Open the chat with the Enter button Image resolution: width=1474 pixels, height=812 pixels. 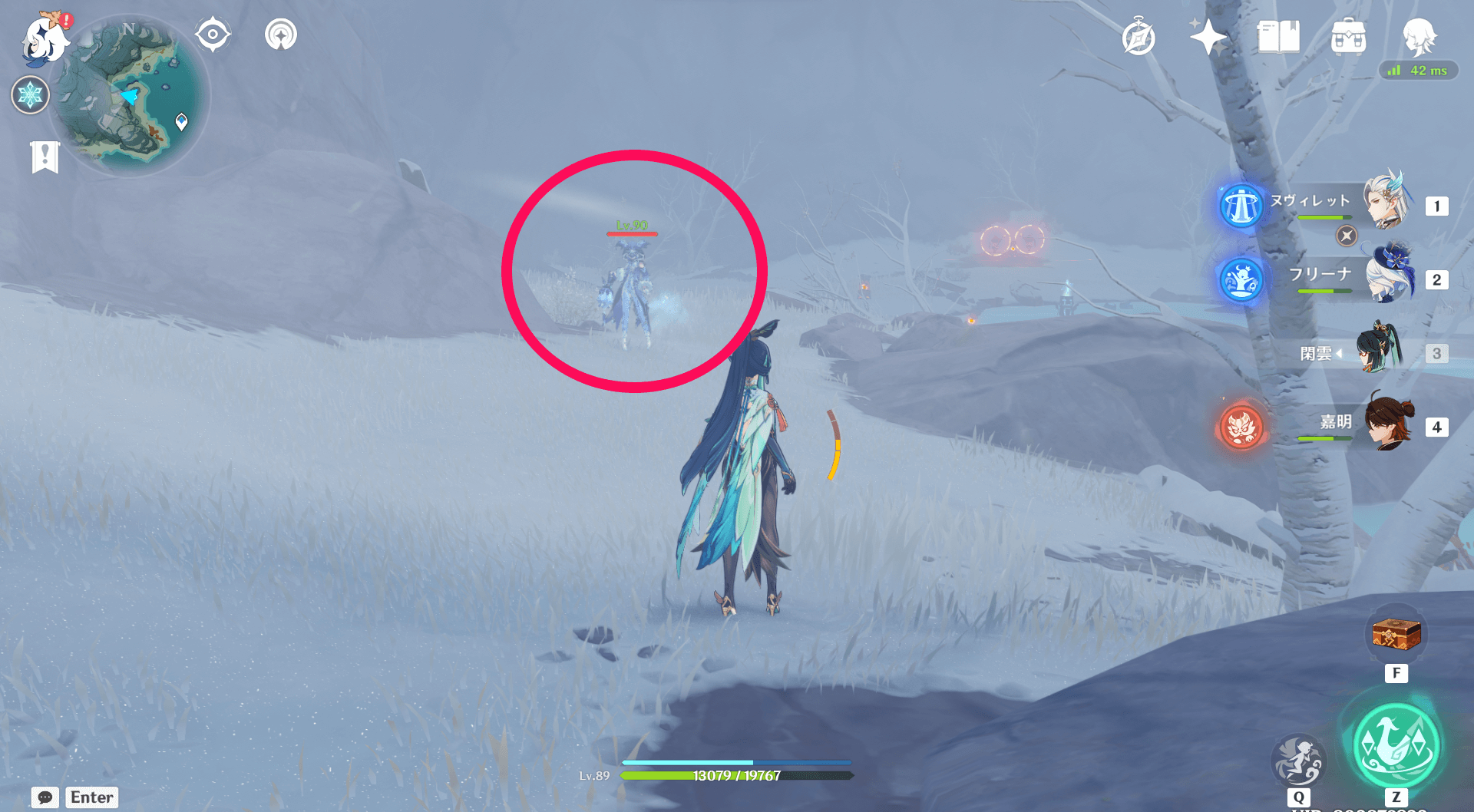click(91, 797)
